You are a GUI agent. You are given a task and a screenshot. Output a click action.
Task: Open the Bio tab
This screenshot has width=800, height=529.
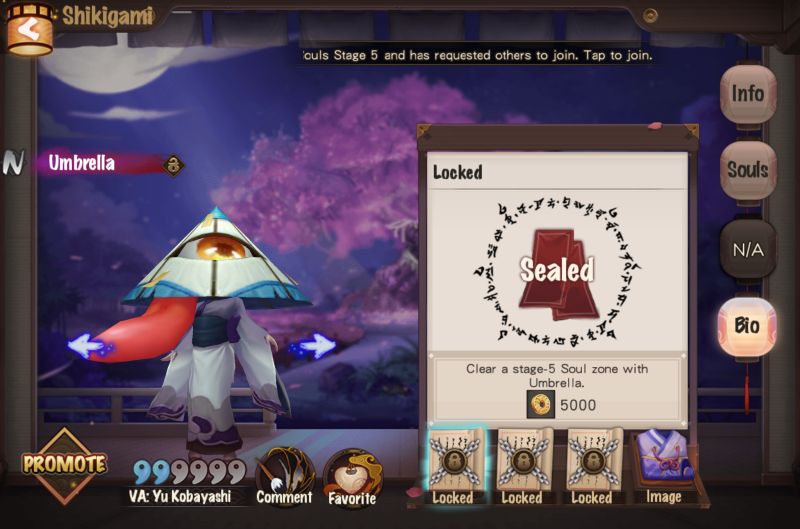tap(747, 325)
